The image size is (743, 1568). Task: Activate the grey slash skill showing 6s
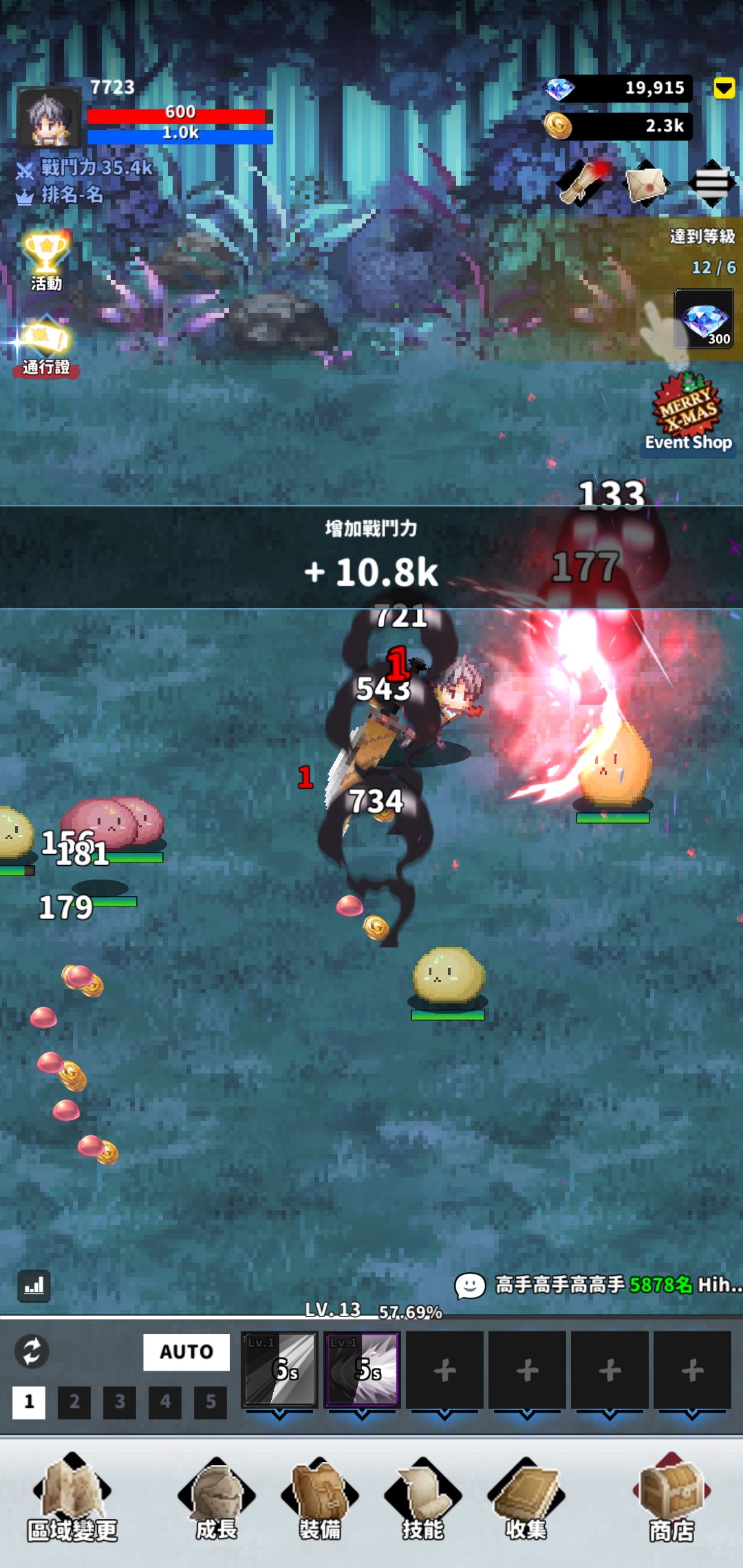point(280,1369)
